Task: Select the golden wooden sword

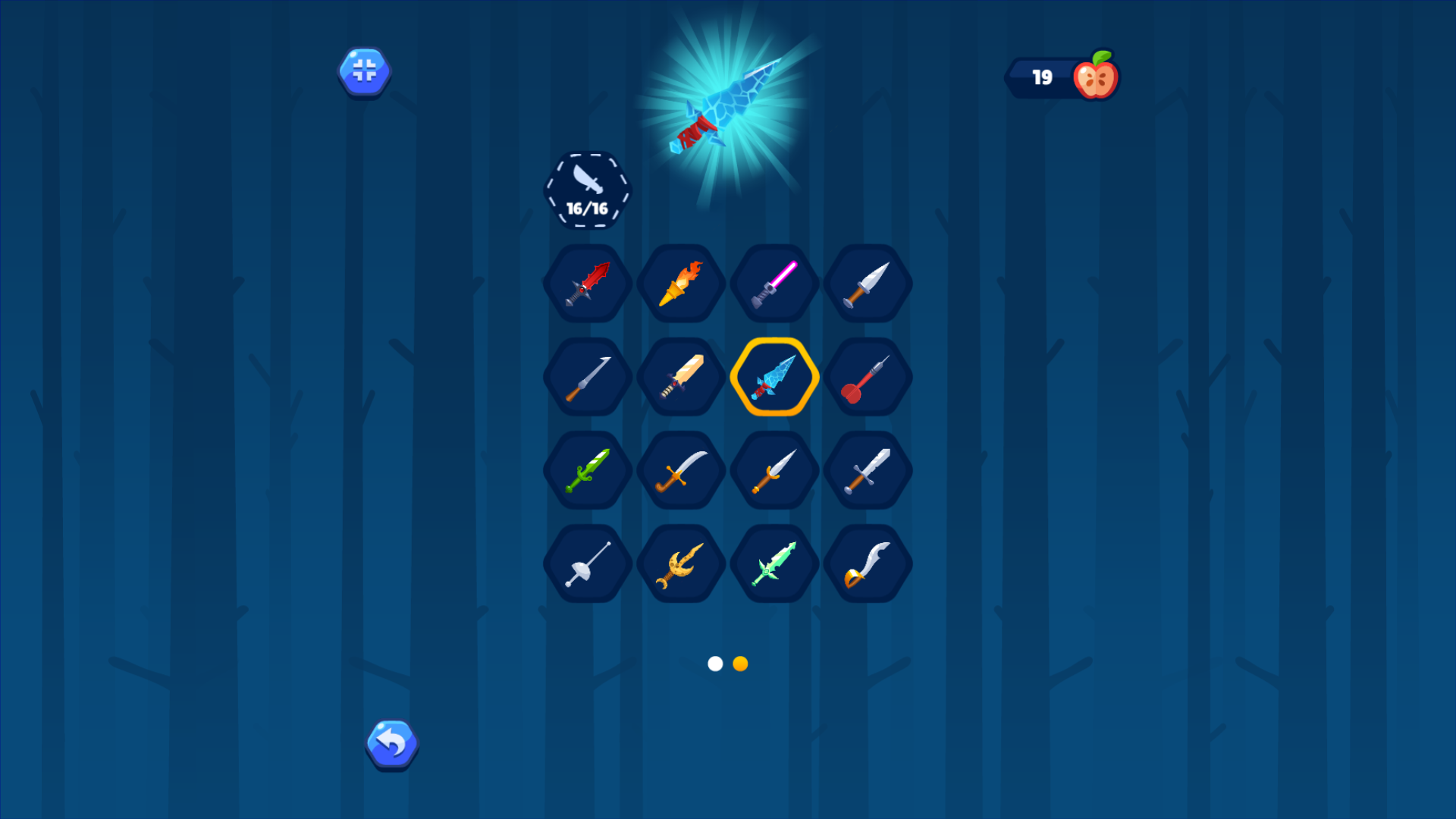Action: (x=681, y=377)
